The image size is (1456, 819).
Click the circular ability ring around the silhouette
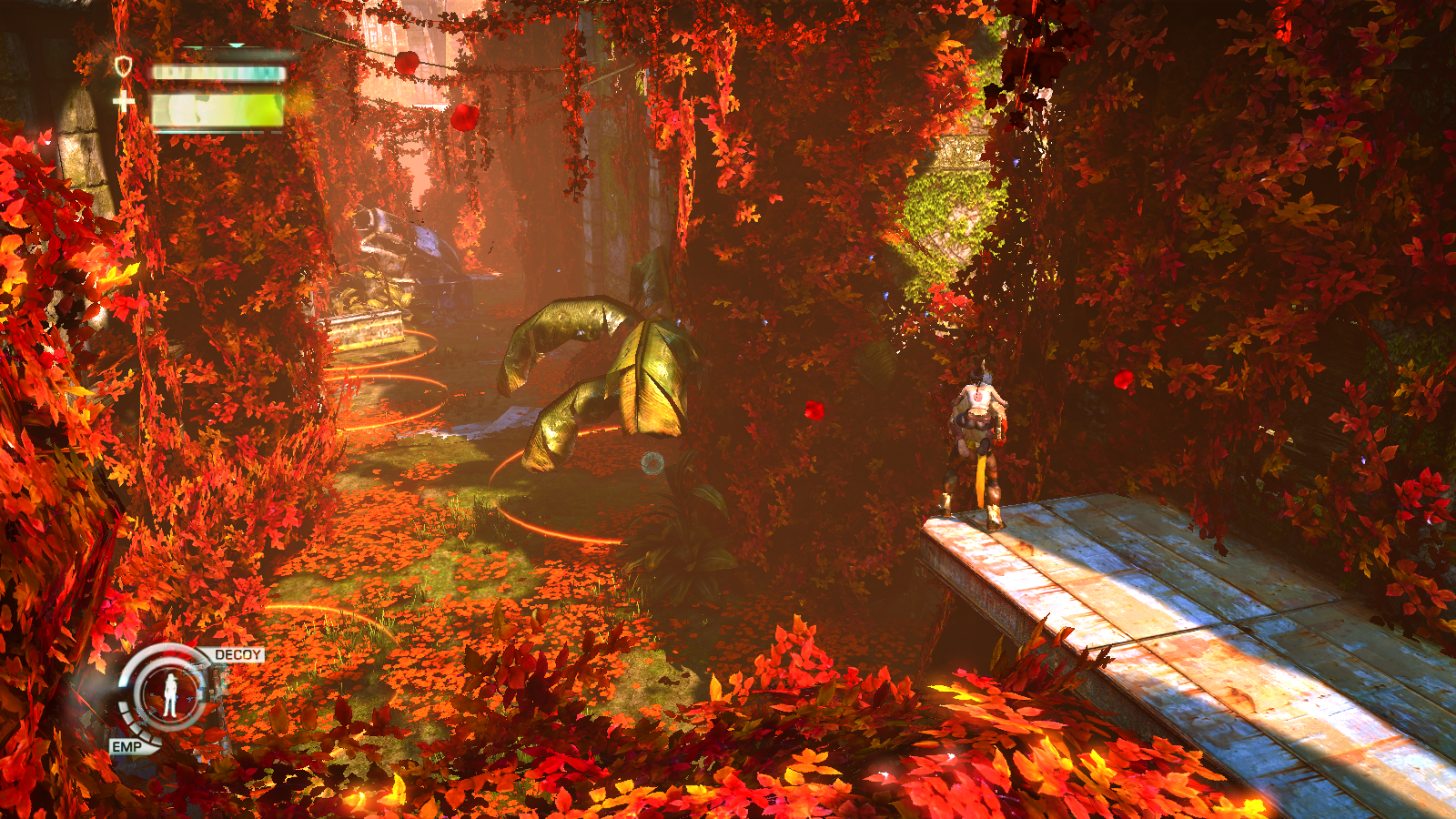point(171,669)
